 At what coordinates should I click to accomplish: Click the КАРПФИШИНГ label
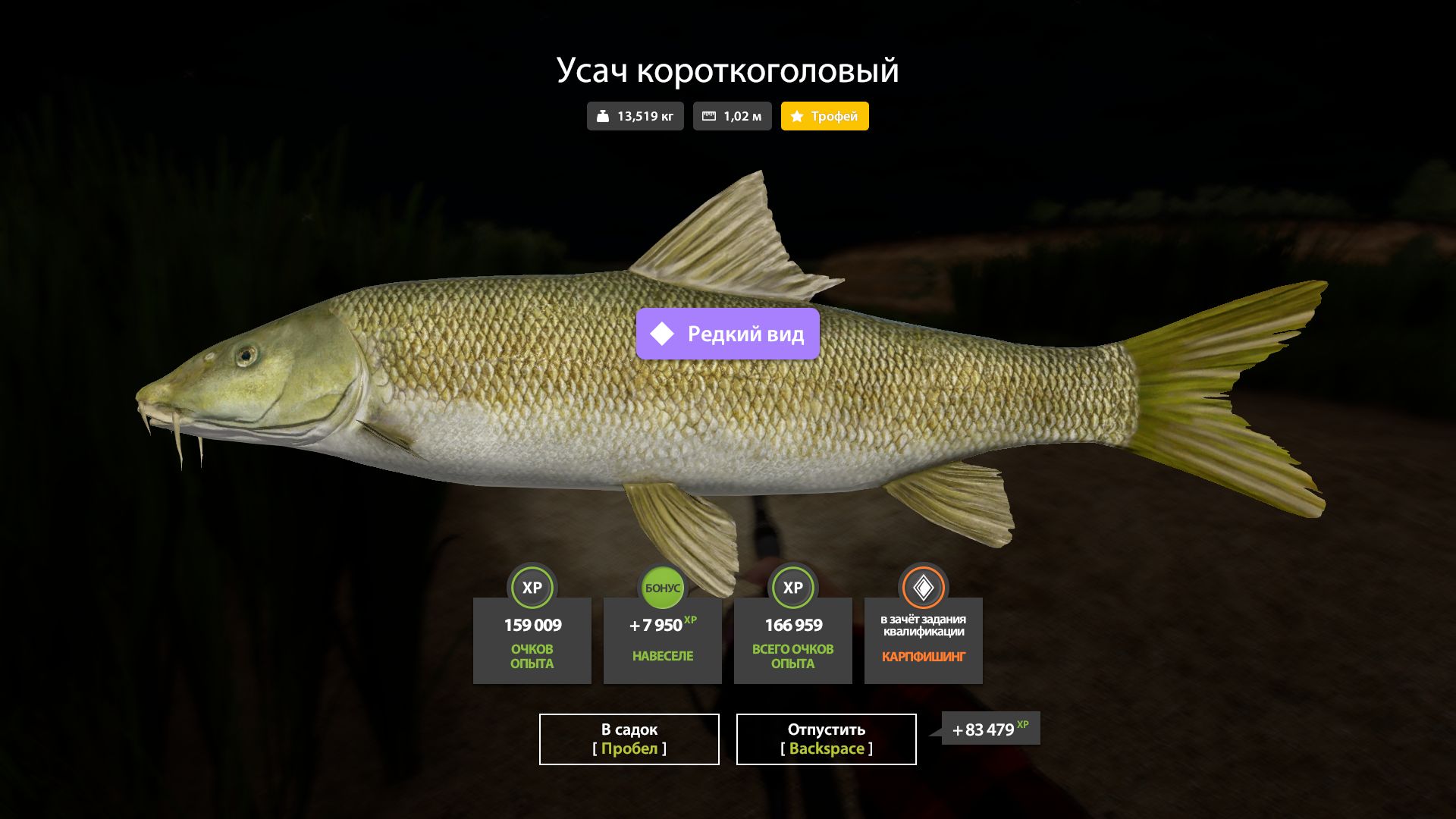[923, 658]
